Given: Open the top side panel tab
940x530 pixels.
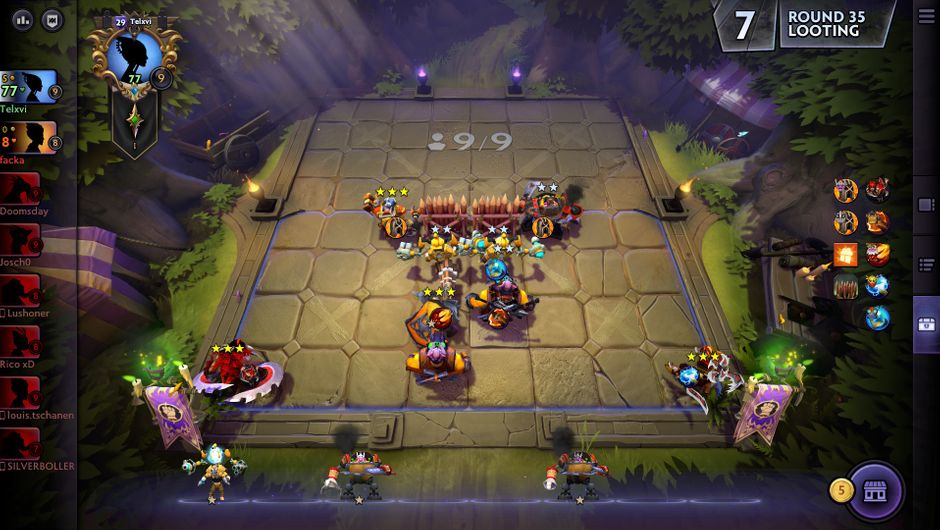Looking at the screenshot, I should pyautogui.click(x=926, y=204).
